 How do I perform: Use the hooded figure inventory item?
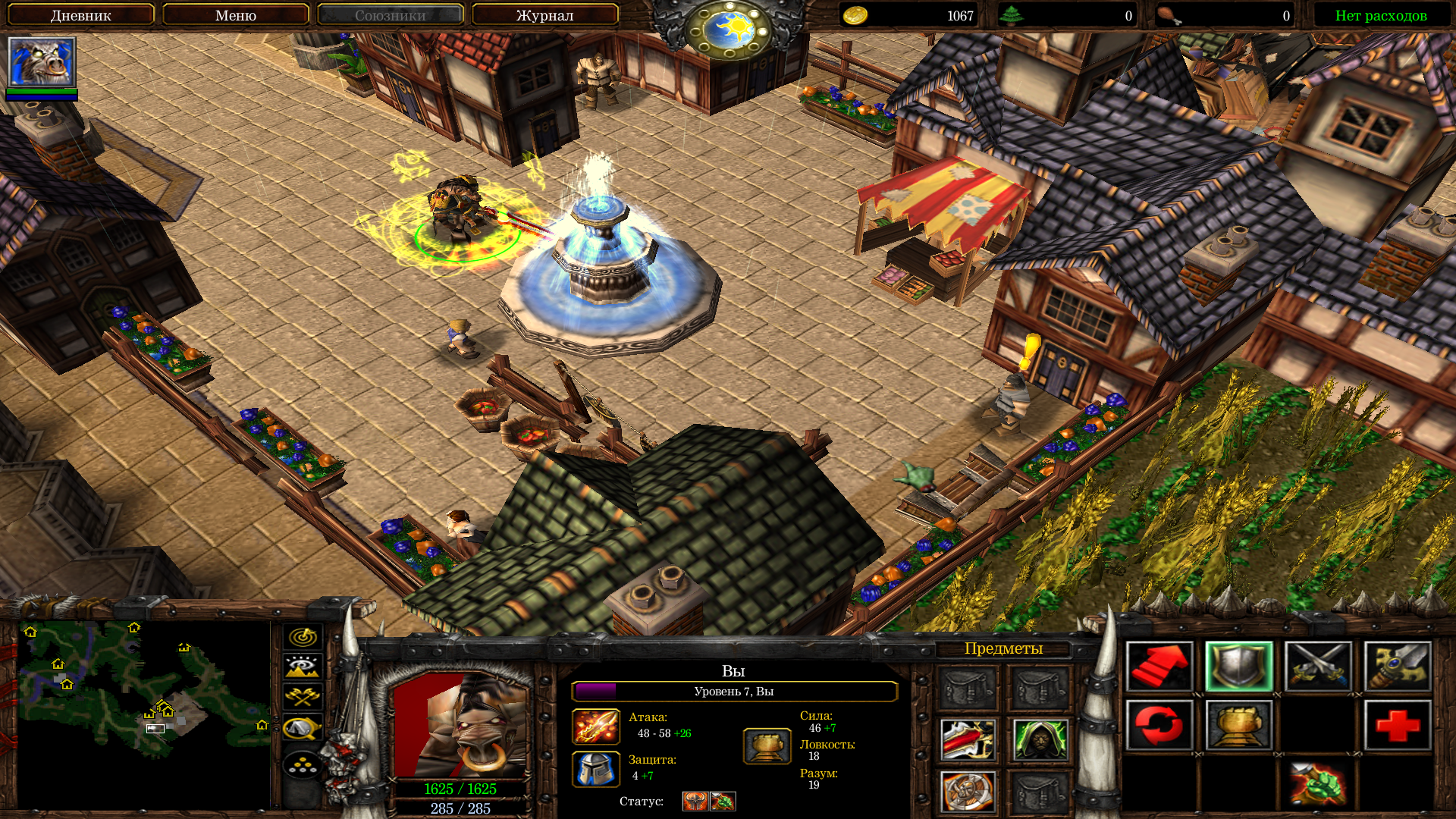click(x=1040, y=739)
